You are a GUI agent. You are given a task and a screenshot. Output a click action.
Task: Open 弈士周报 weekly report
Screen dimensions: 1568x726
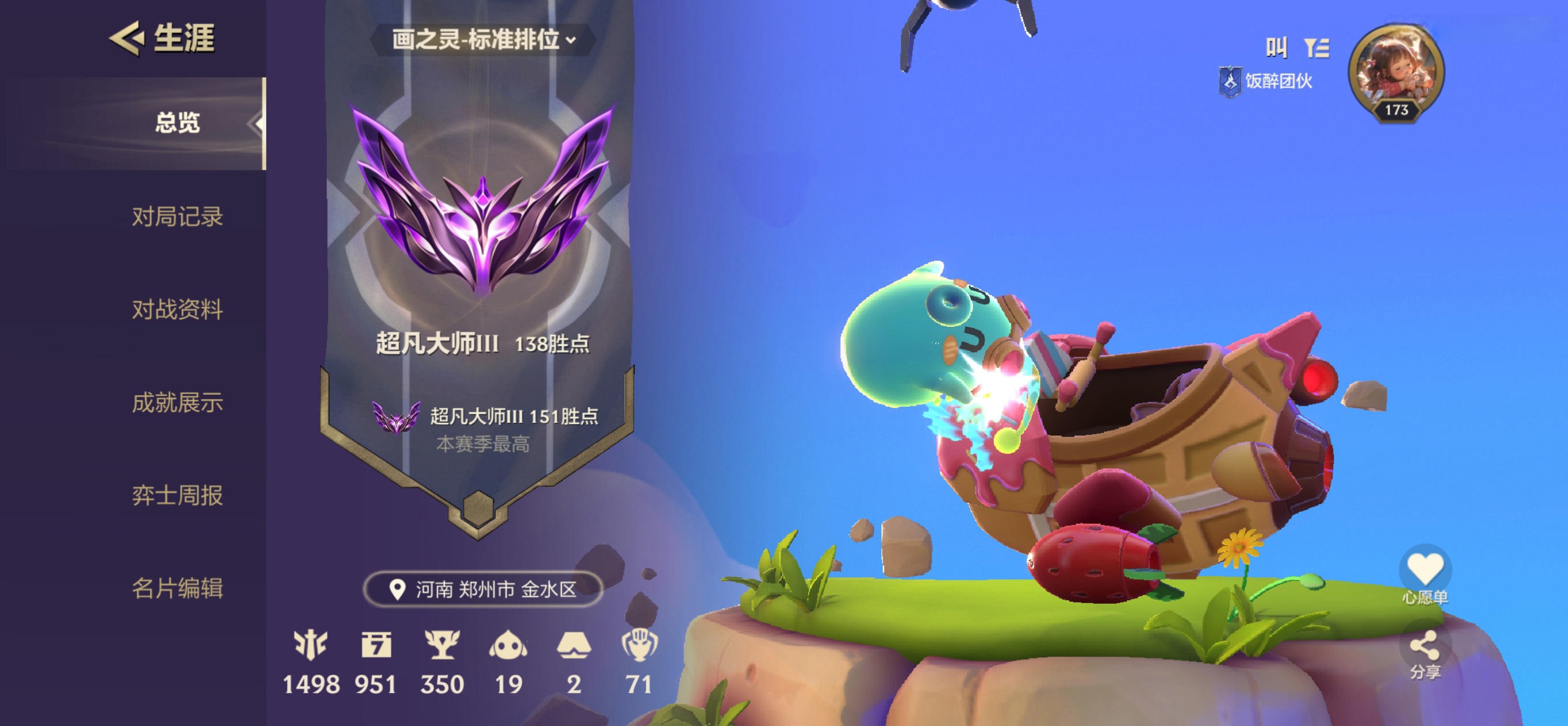(x=176, y=495)
